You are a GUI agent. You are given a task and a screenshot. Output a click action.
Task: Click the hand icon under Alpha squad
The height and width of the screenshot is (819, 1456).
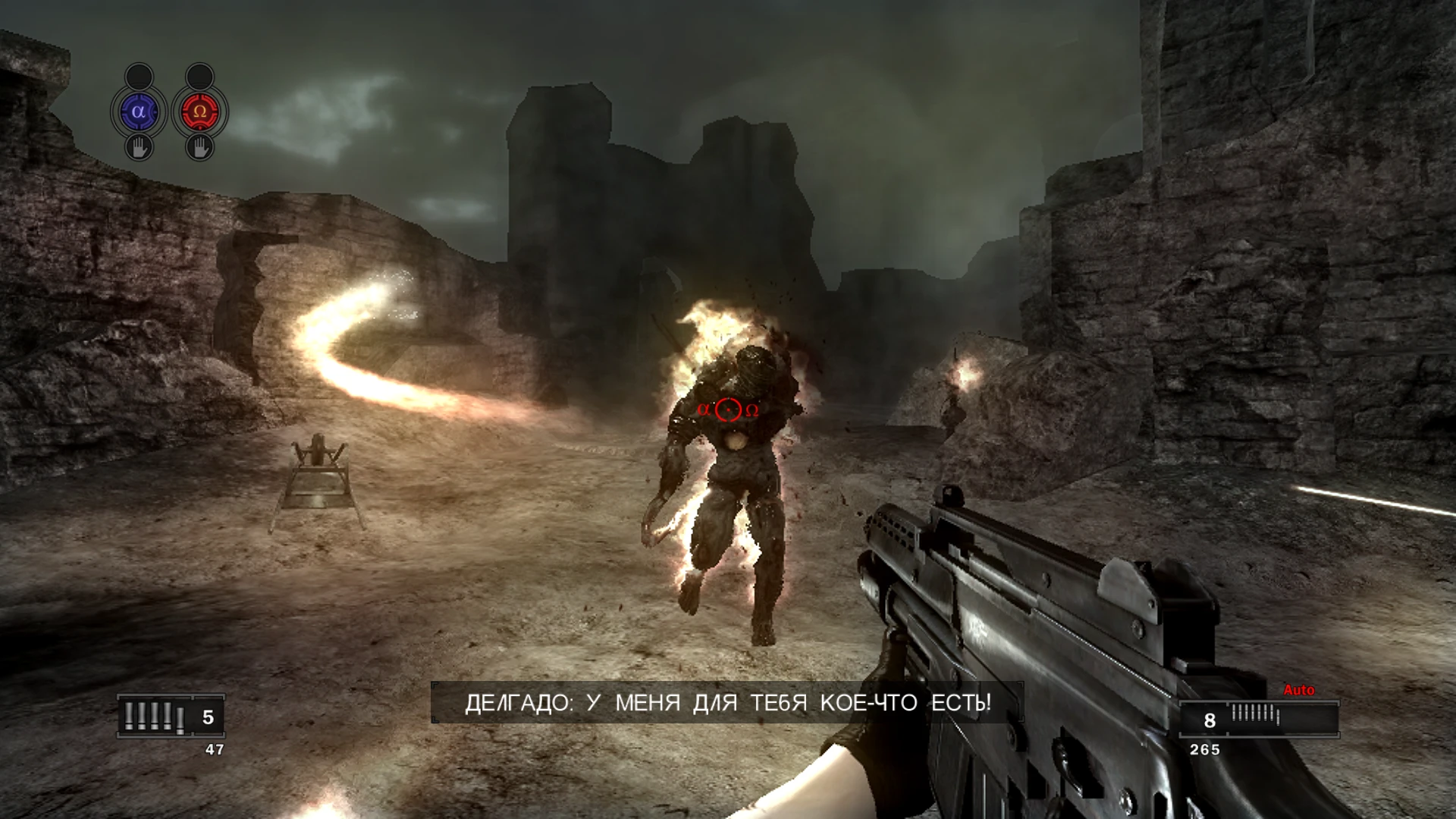pyautogui.click(x=139, y=146)
